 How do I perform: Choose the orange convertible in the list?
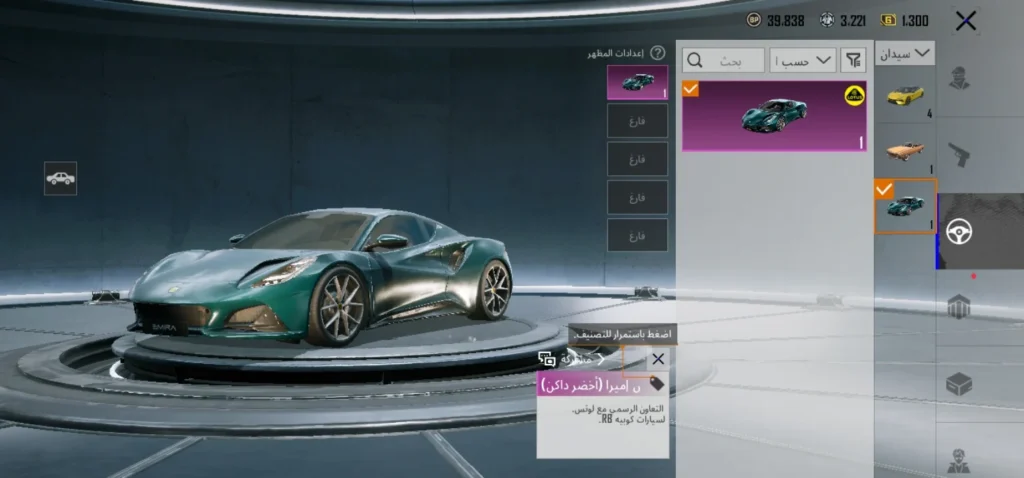coord(905,150)
